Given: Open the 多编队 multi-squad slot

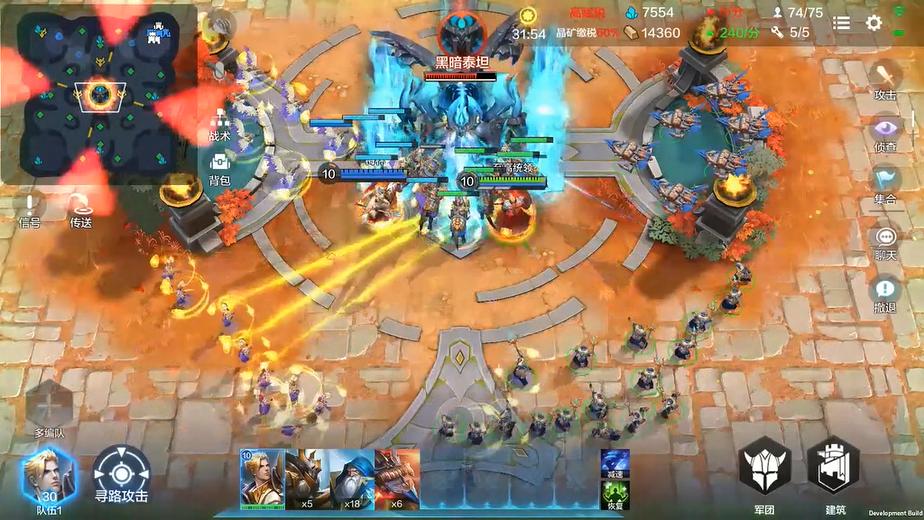Looking at the screenshot, I should (50, 408).
